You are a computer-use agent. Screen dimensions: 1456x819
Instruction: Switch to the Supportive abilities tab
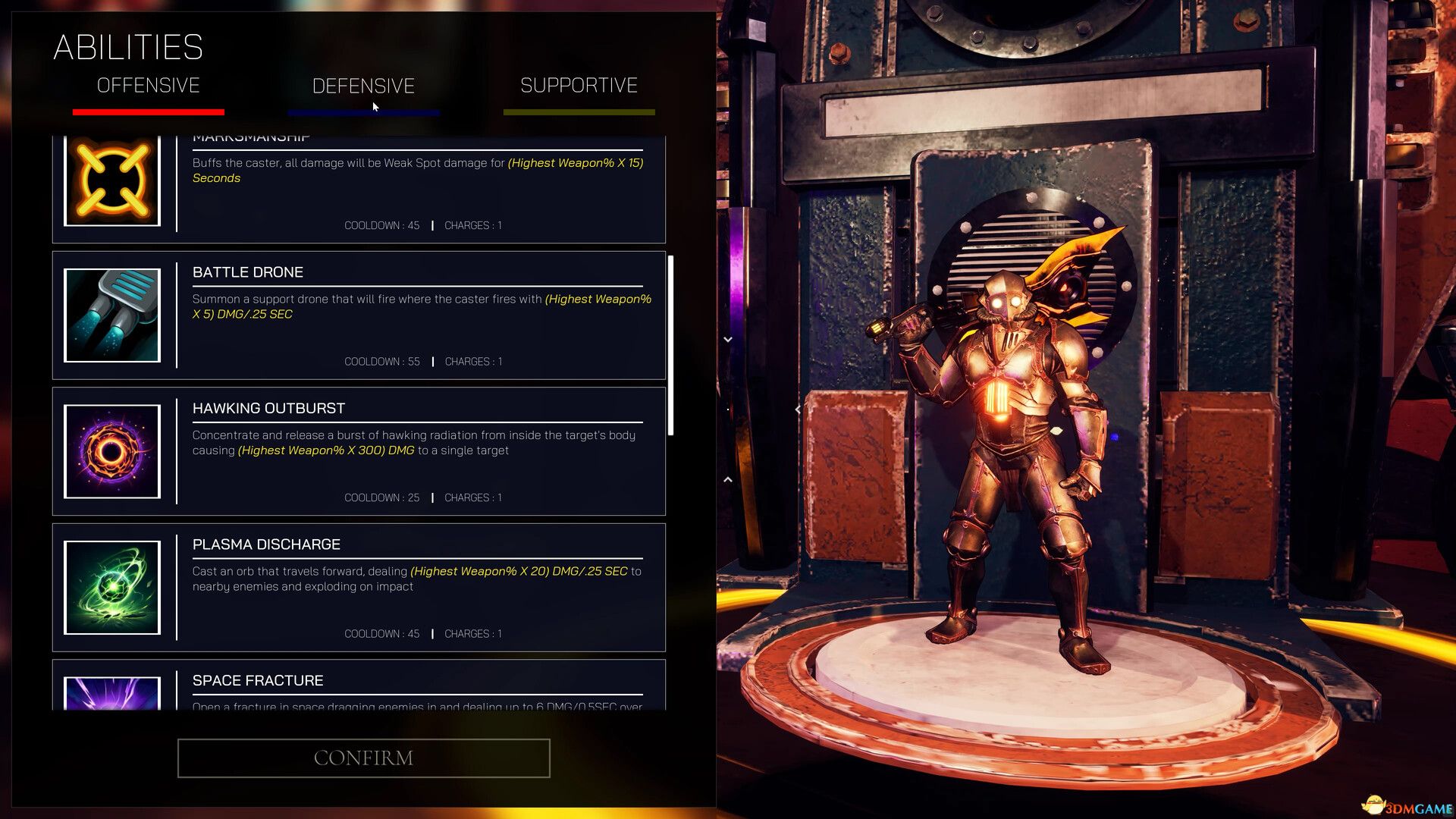578,85
